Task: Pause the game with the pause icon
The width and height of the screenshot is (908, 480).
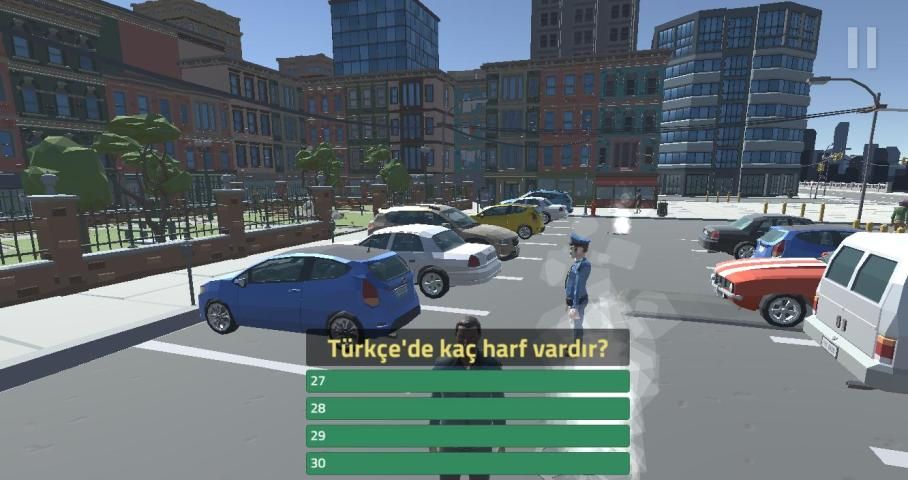Action: [861, 47]
